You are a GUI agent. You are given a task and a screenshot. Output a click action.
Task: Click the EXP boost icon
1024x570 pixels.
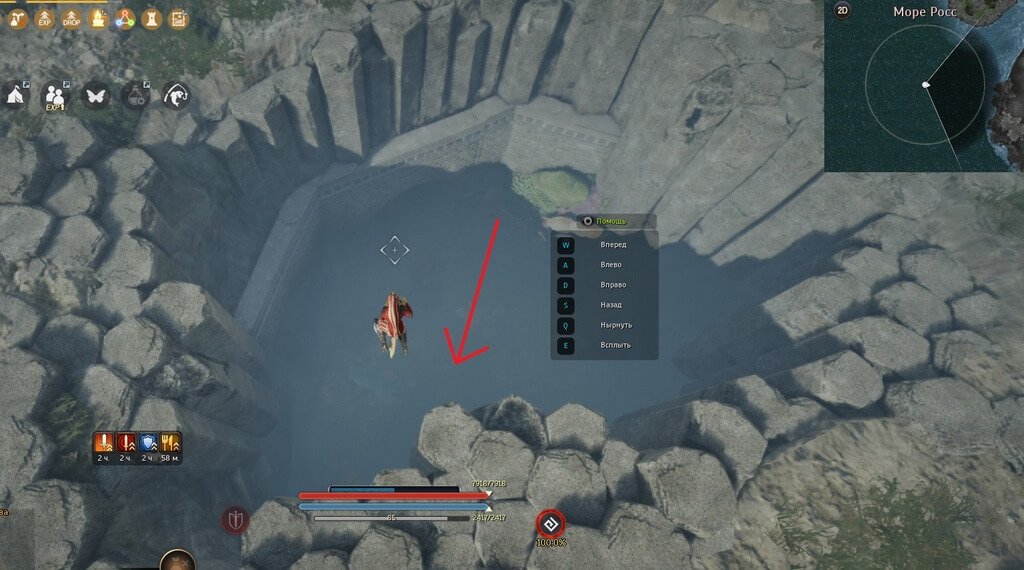coord(44,18)
